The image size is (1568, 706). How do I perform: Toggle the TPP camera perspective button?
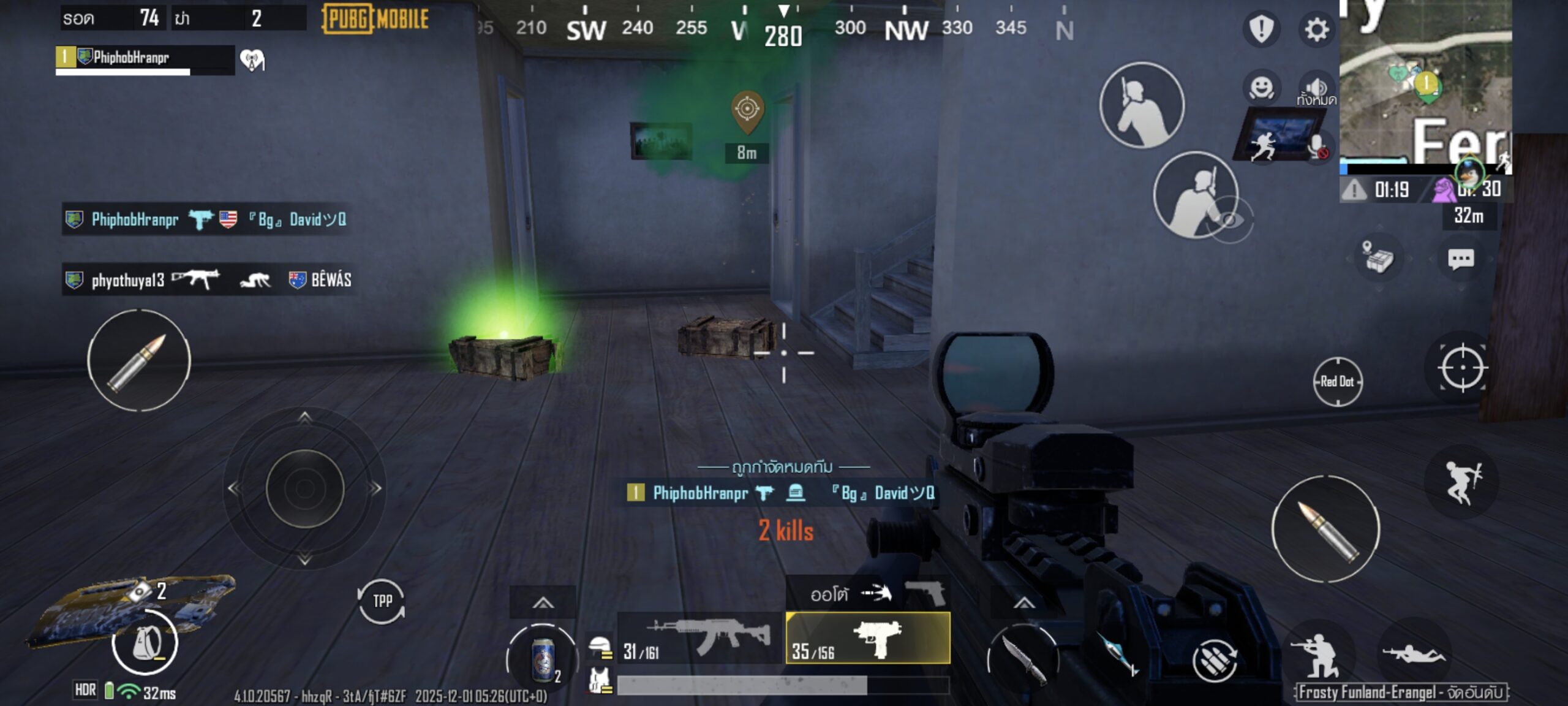[x=382, y=601]
